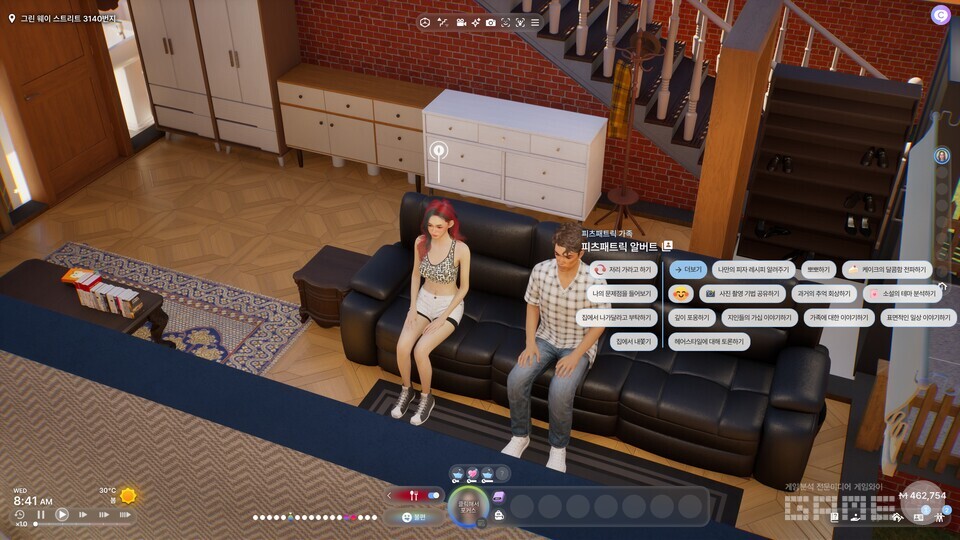Select '소설의 테마 분석하기' option
960x540 pixels.
click(903, 294)
